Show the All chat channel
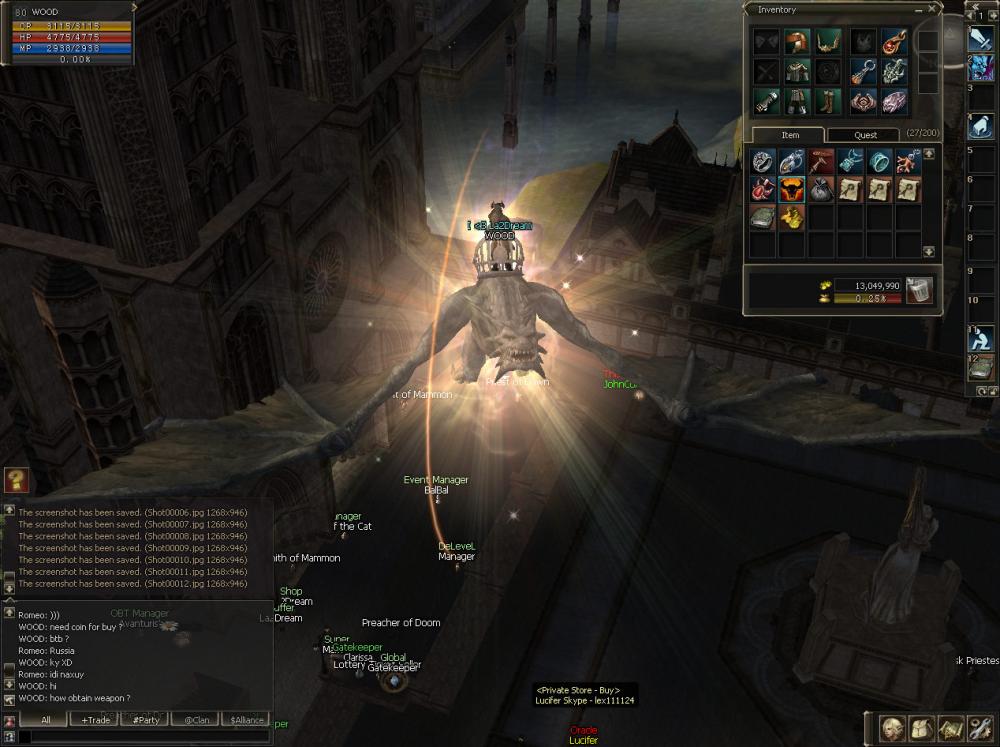Screen dimensions: 1000x747 pyautogui.click(x=46, y=720)
